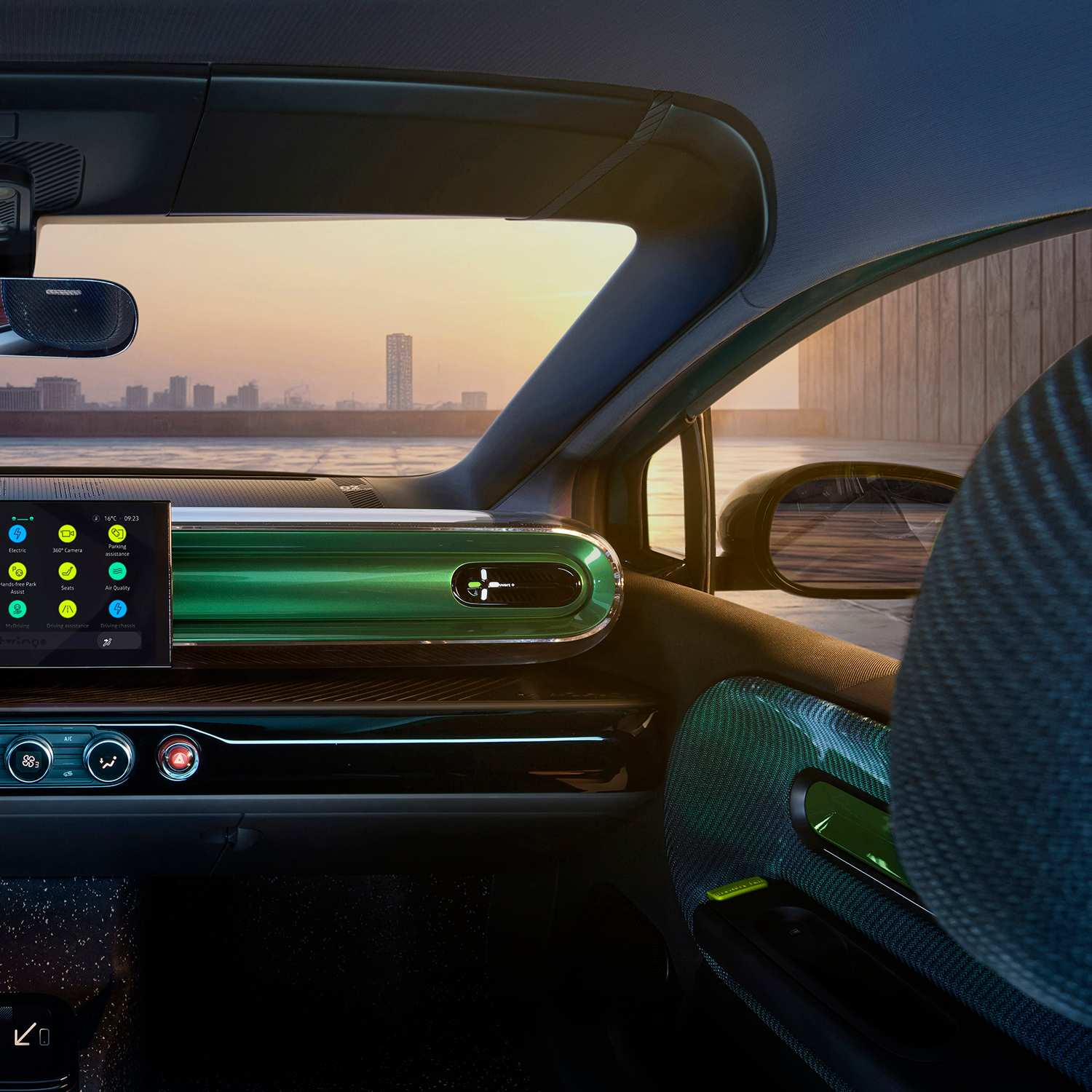The width and height of the screenshot is (1092, 1092).
Task: Tap the 09:23 clock in the status bar
Action: click(132, 518)
